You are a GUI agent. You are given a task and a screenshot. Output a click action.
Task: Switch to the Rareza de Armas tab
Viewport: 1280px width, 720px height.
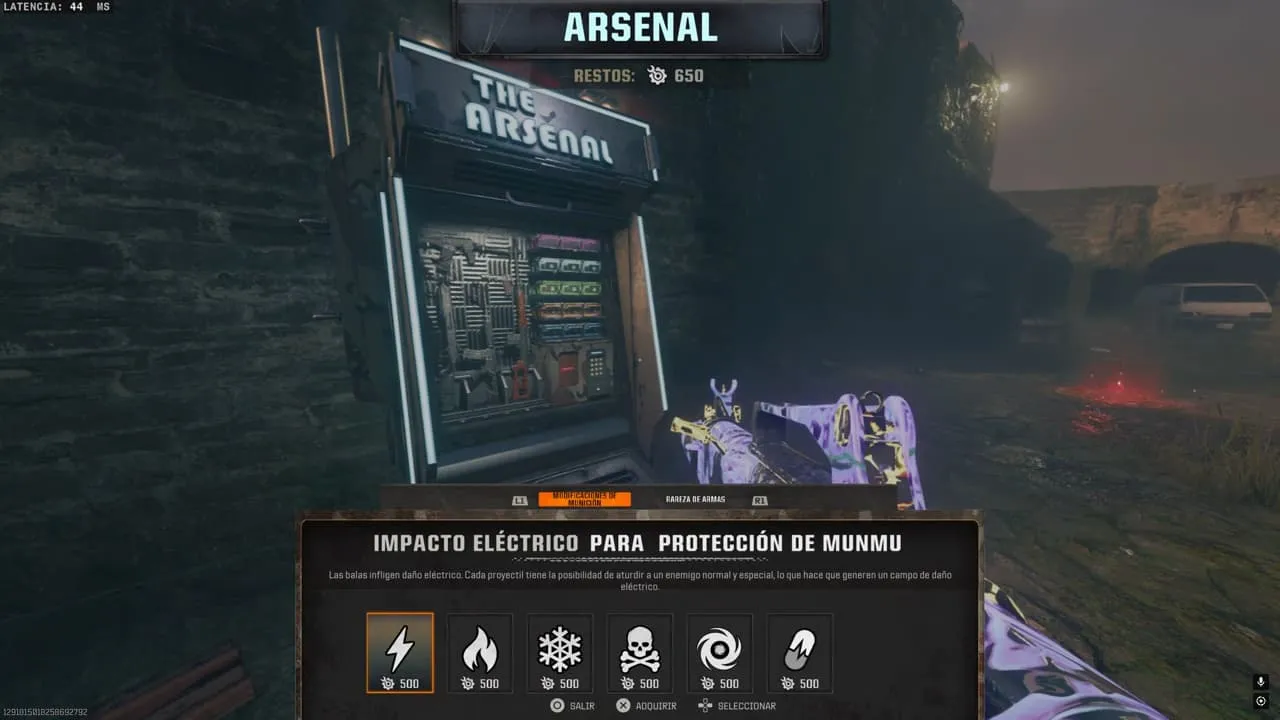(695, 499)
